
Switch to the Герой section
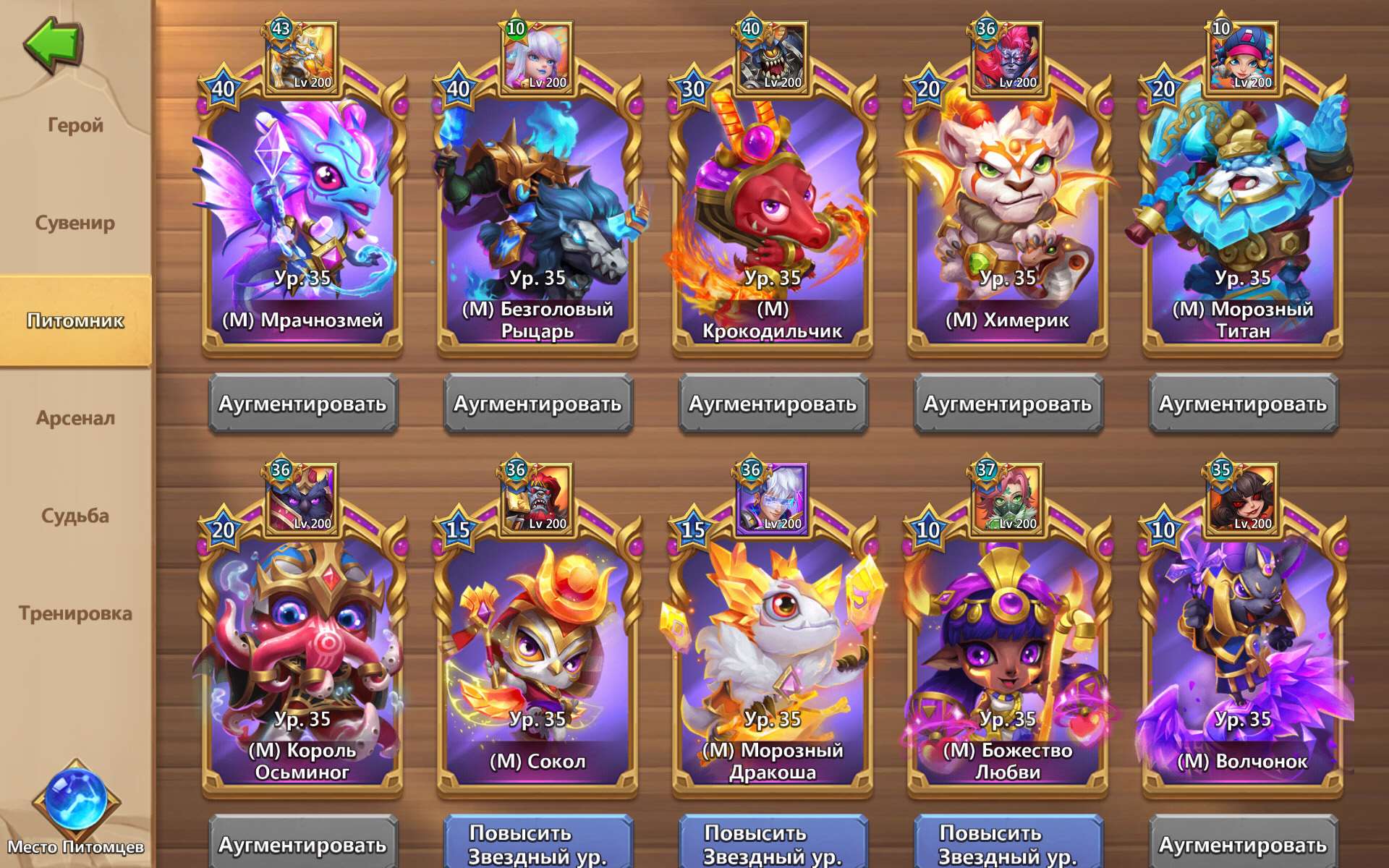(77, 124)
